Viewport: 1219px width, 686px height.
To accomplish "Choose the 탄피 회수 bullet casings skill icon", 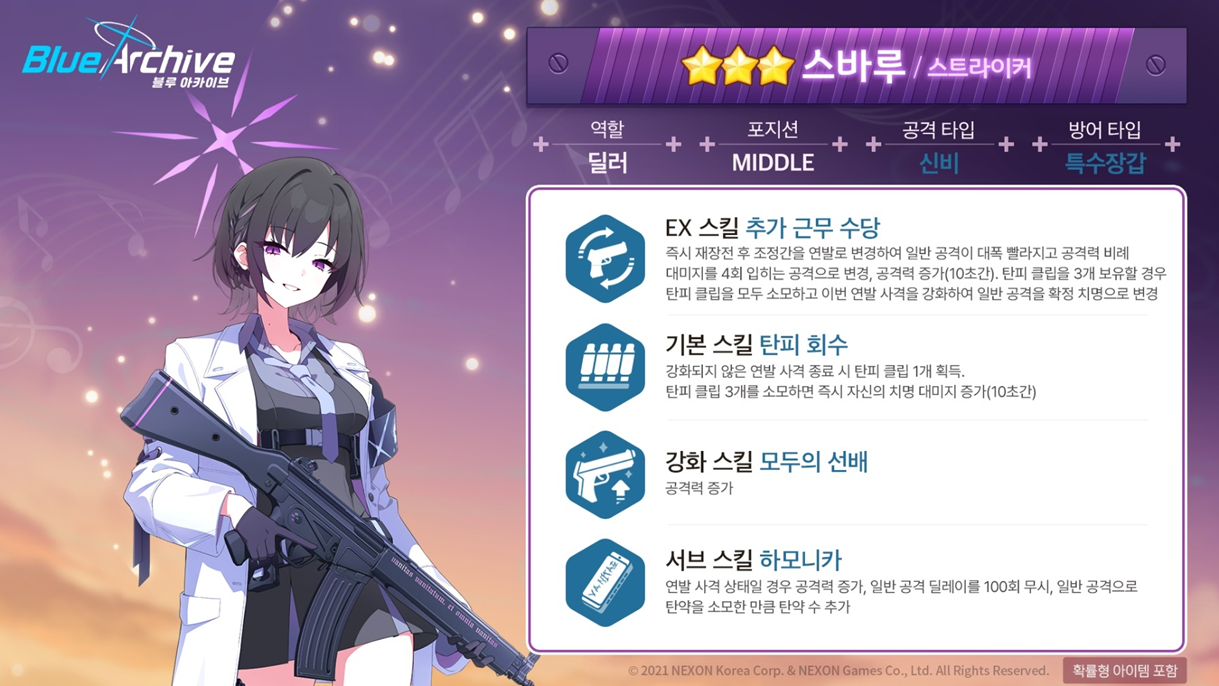I will (605, 367).
